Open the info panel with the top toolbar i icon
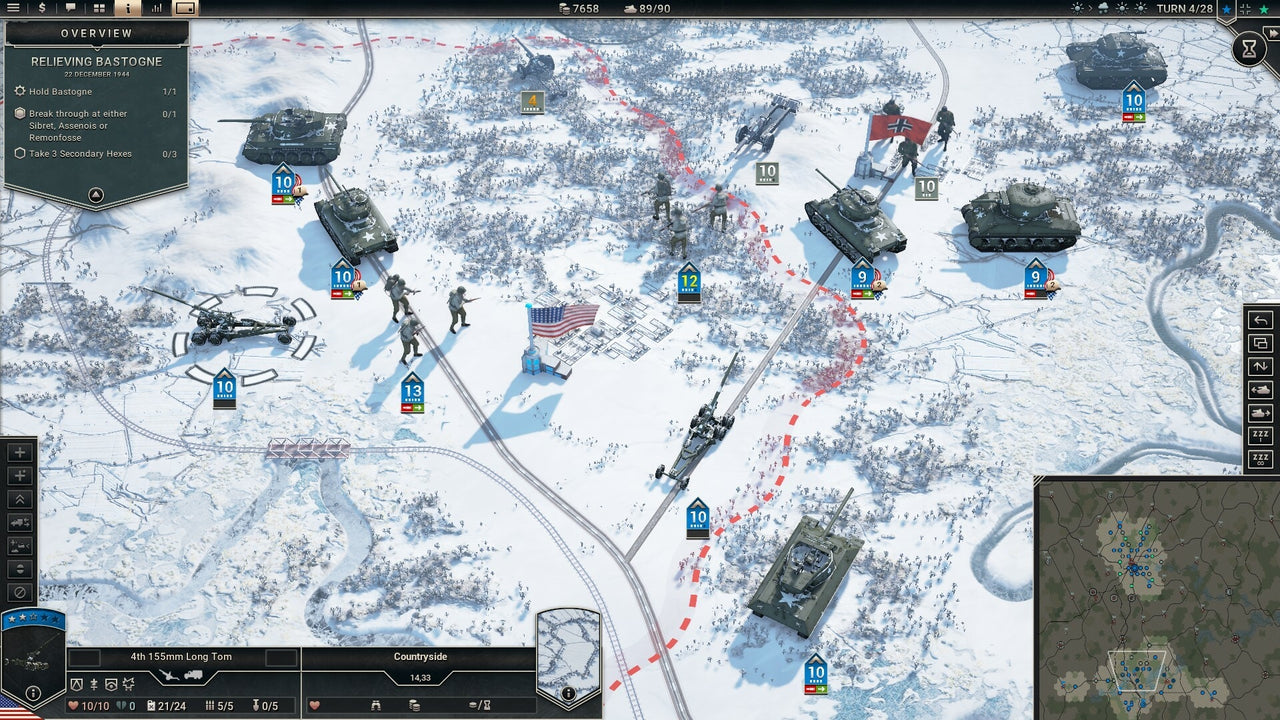1280x720 pixels. 126,7
